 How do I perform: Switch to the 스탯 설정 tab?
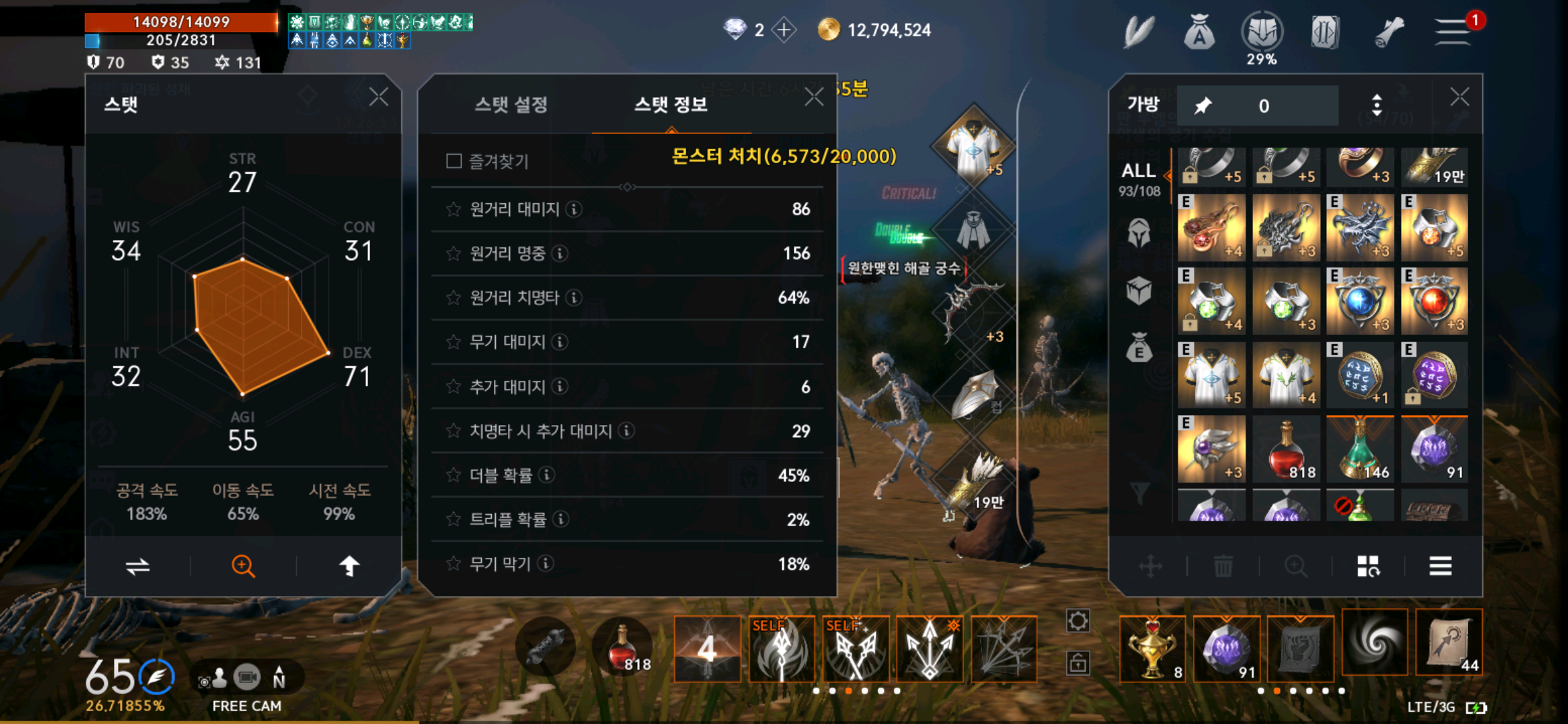point(513,104)
